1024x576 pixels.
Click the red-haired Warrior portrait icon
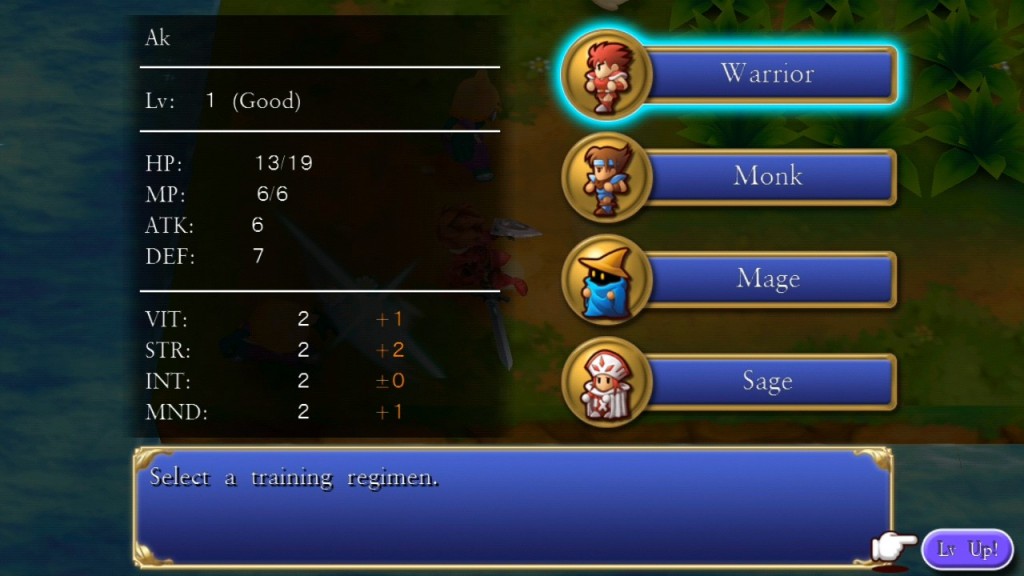click(607, 74)
